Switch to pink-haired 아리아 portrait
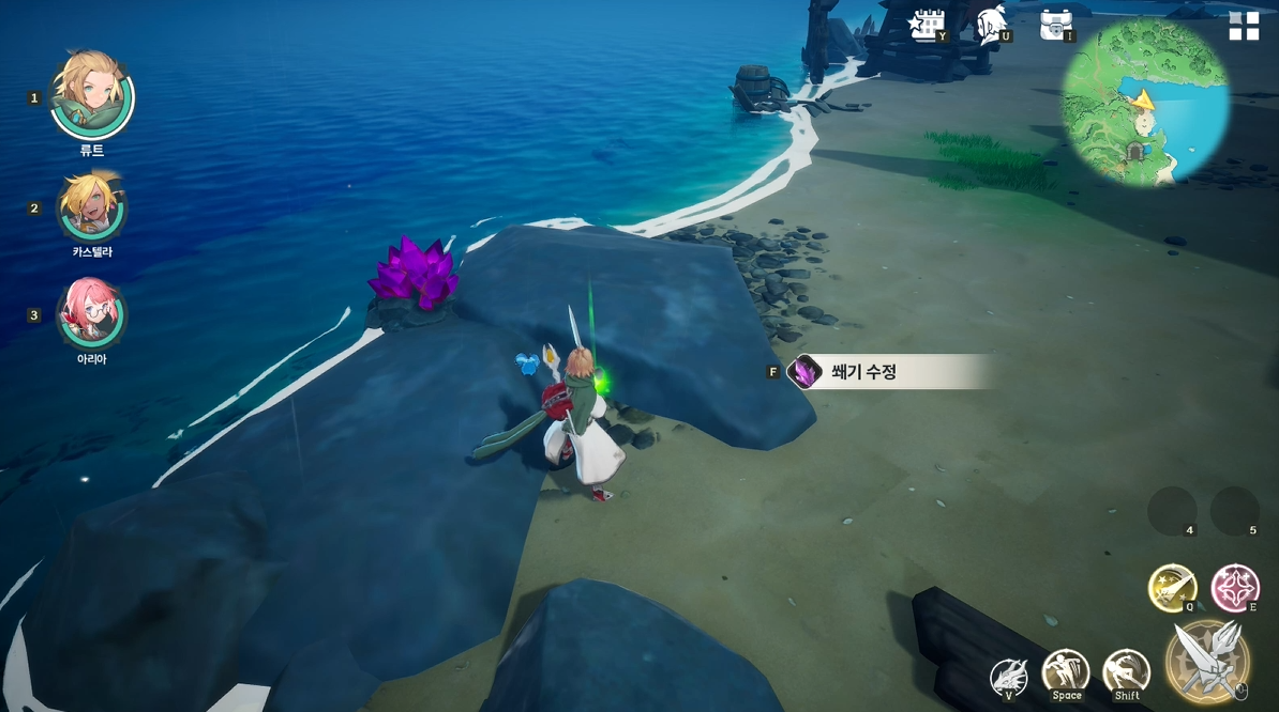 point(92,313)
